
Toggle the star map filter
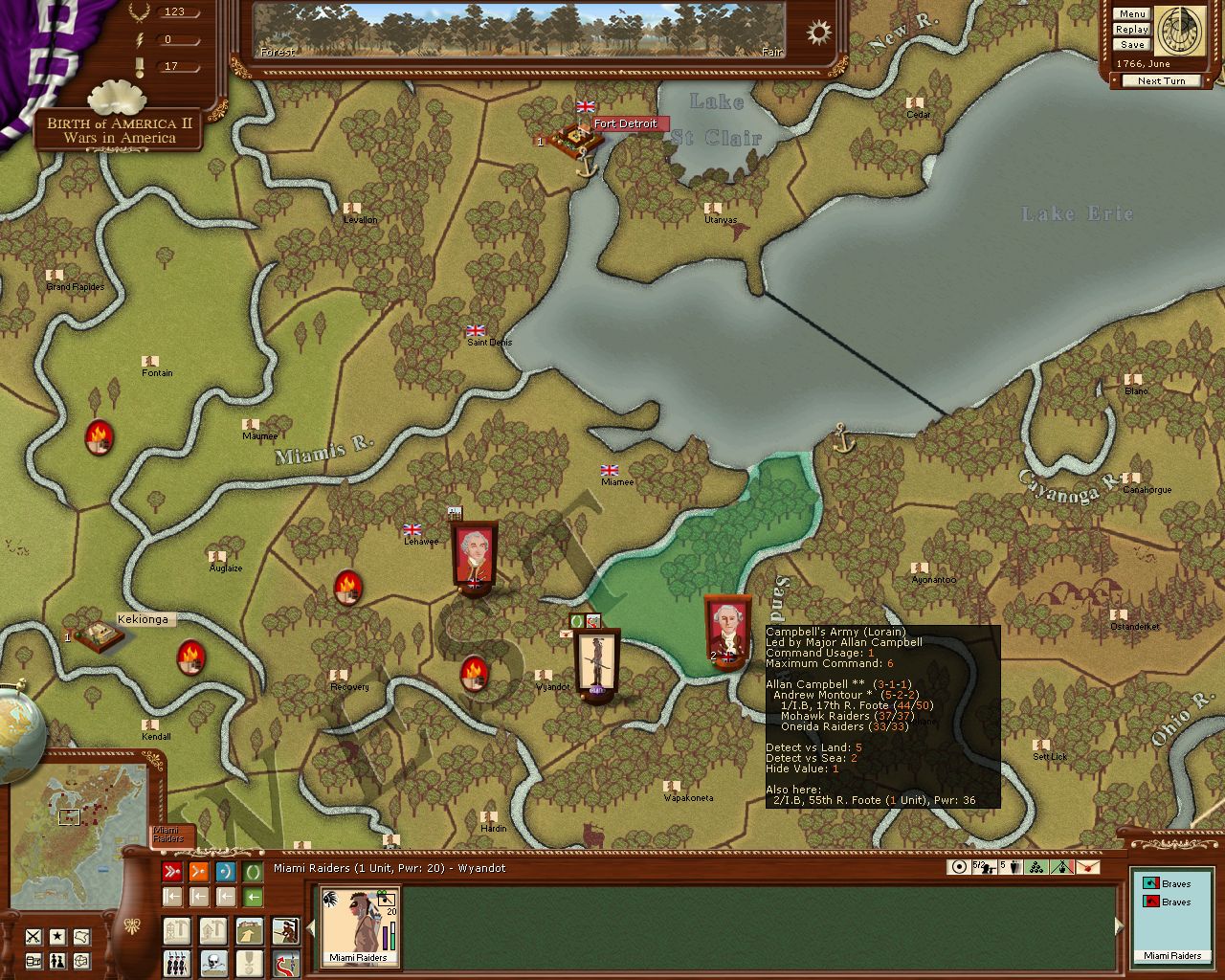point(58,936)
